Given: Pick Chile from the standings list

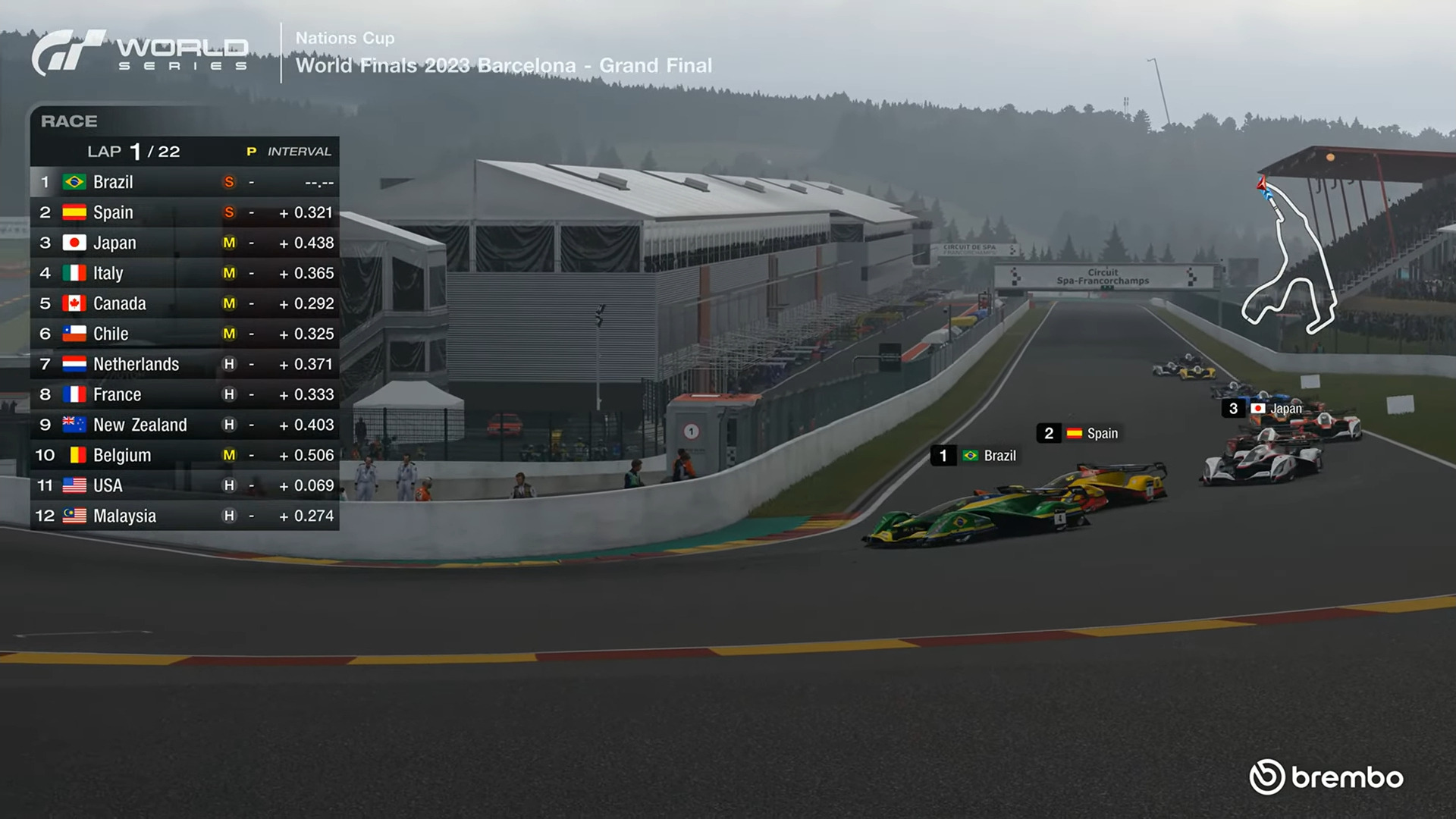Looking at the screenshot, I should [x=184, y=334].
